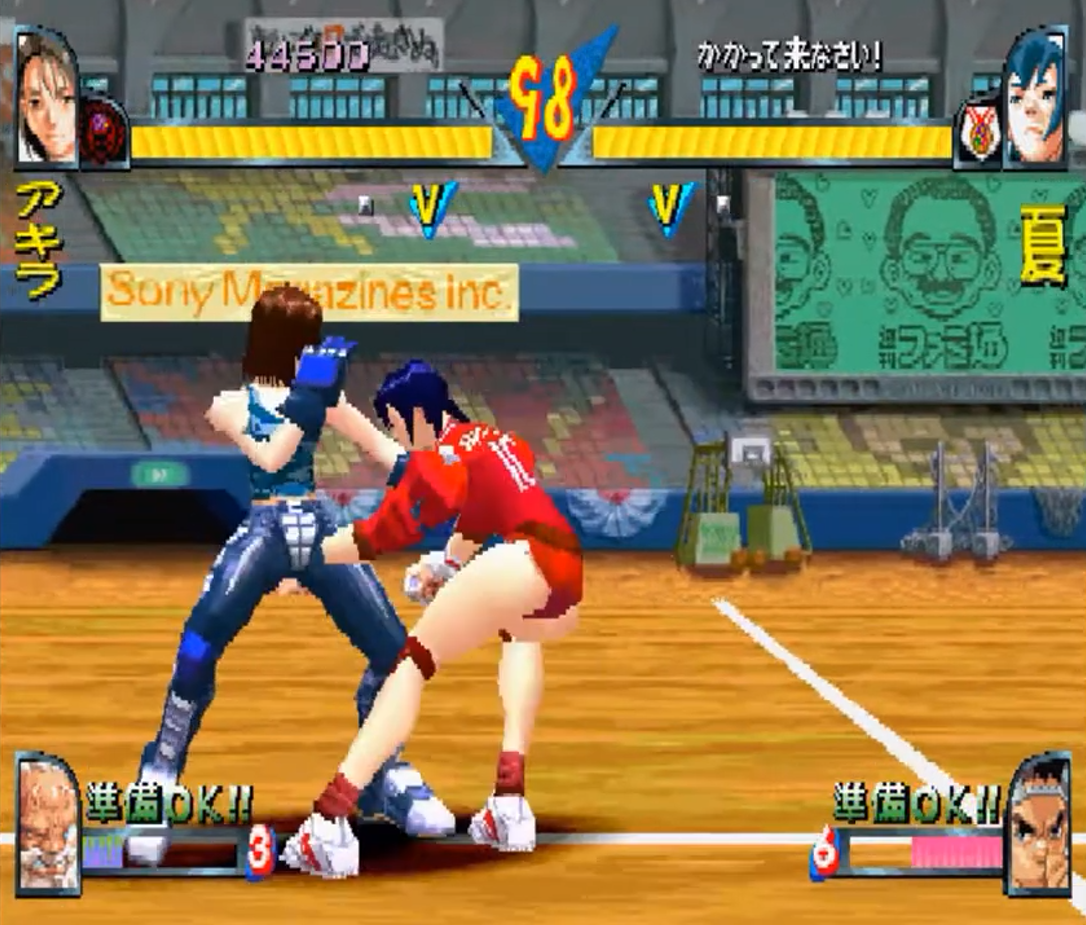Select the bald old man partner portrait
This screenshot has height=925, width=1086.
click(x=47, y=823)
